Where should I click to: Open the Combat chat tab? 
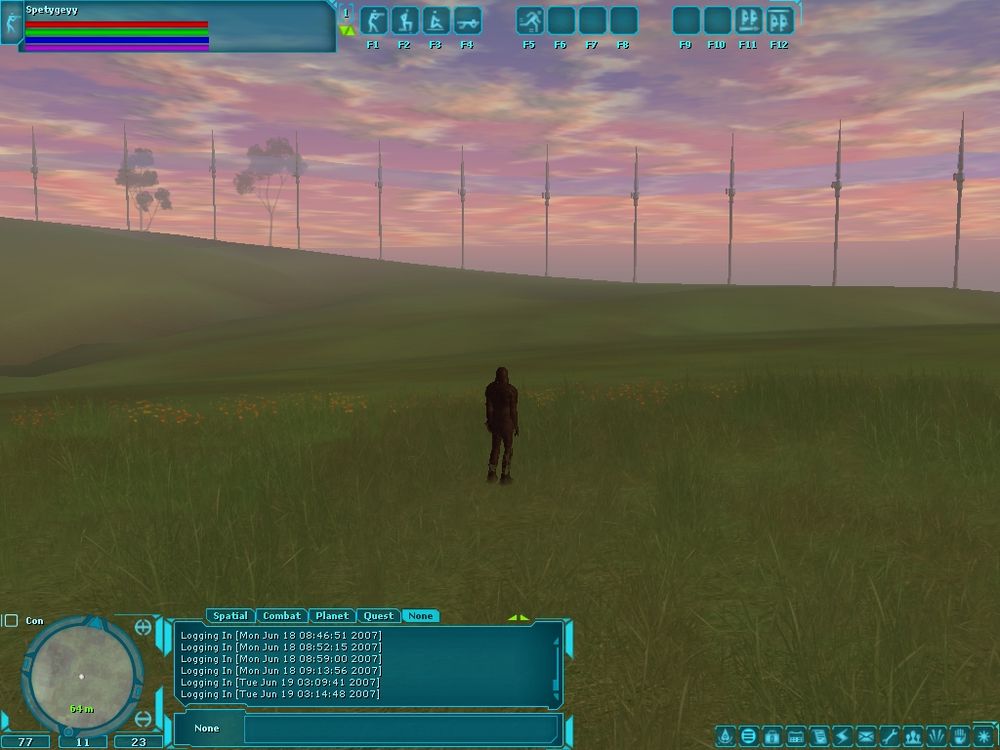[281, 616]
